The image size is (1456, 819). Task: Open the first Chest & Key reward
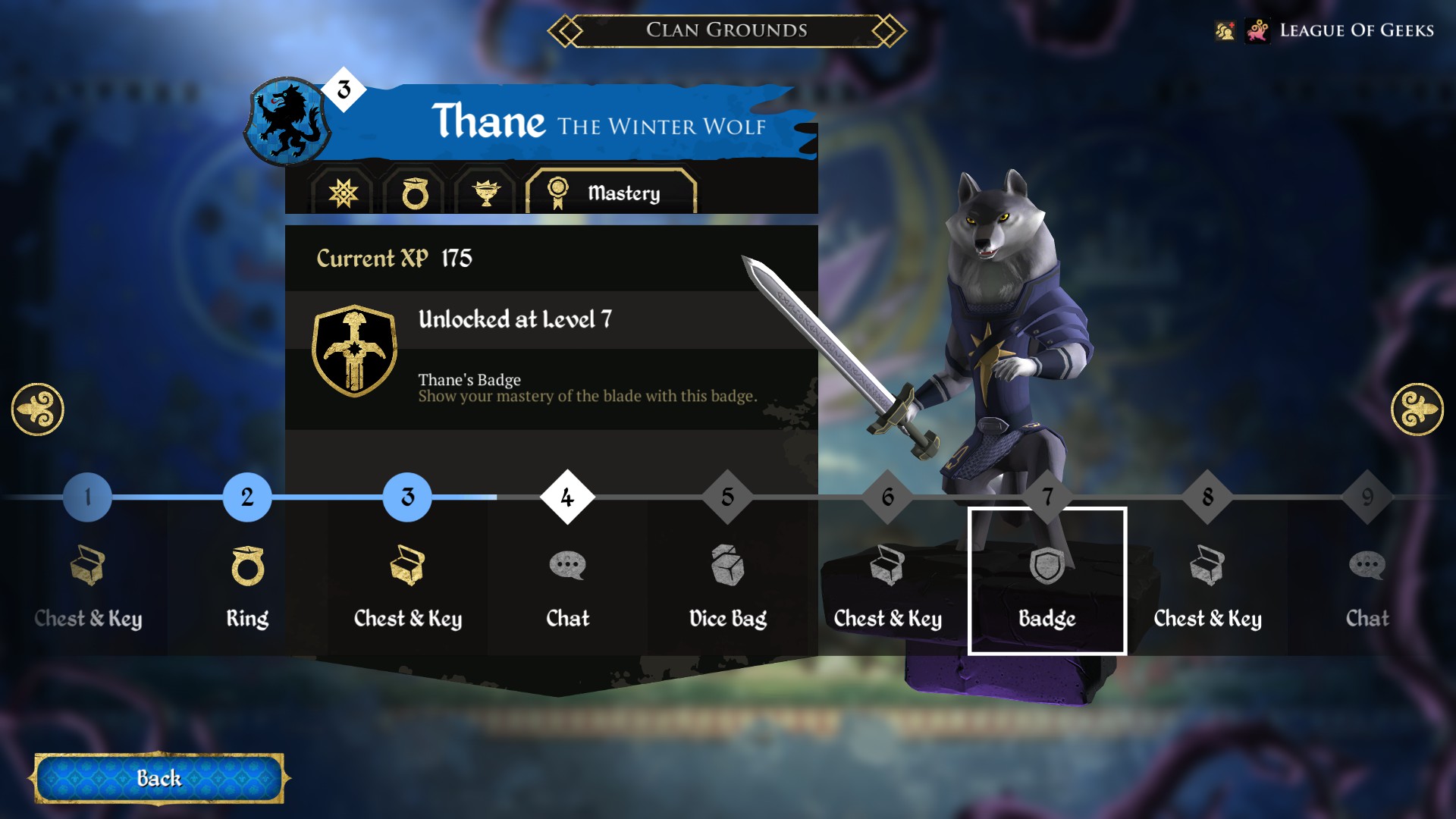pos(89,566)
